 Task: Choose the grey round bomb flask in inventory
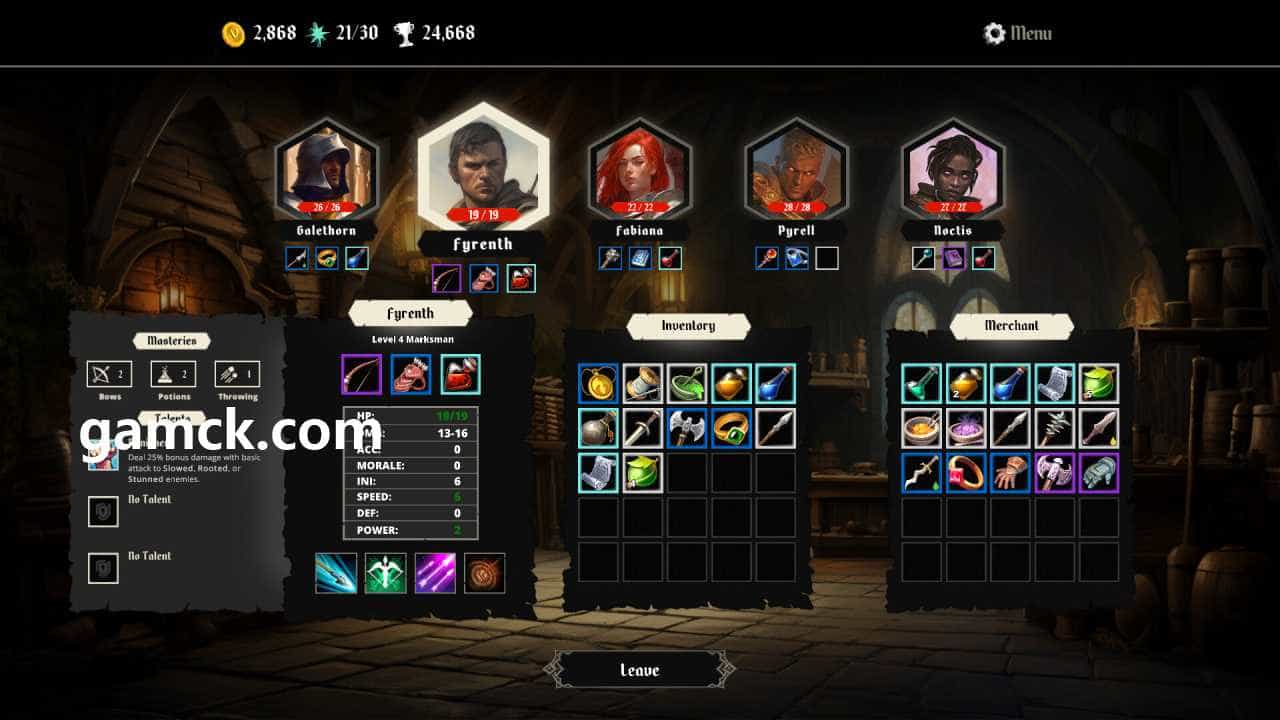pos(598,428)
